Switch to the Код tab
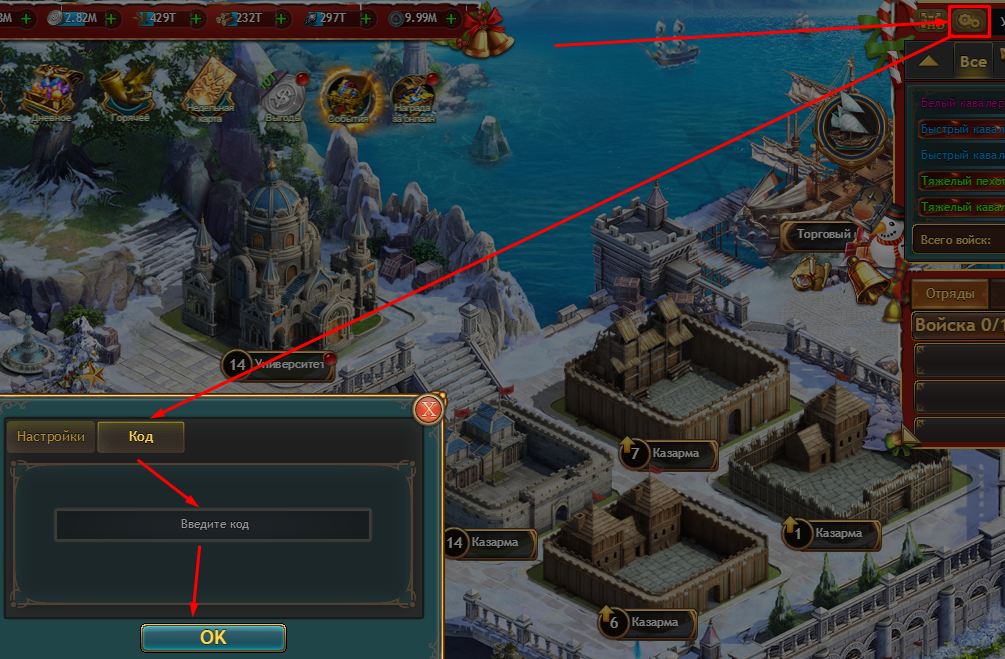 click(x=141, y=437)
